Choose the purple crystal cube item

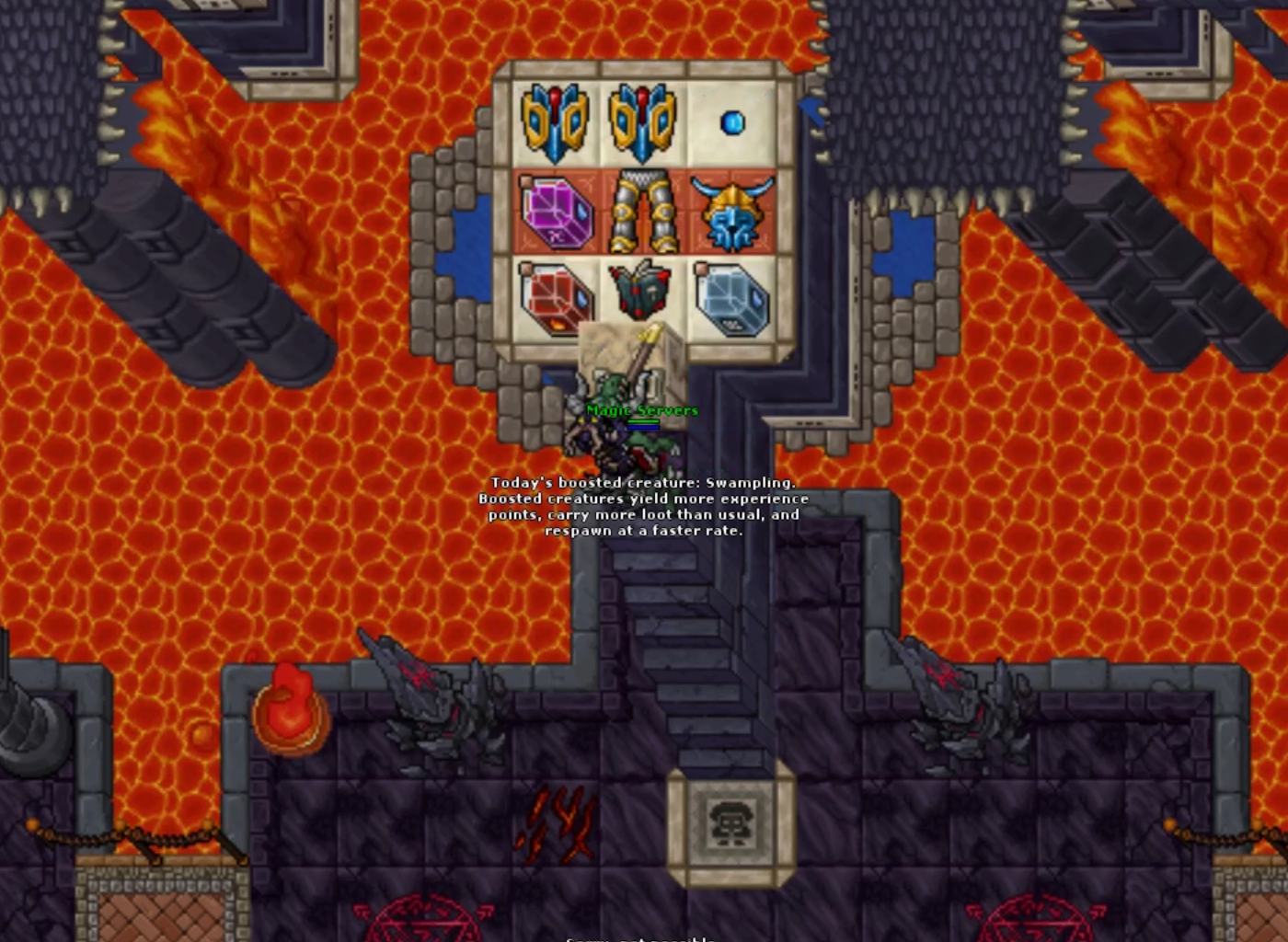pyautogui.click(x=557, y=213)
